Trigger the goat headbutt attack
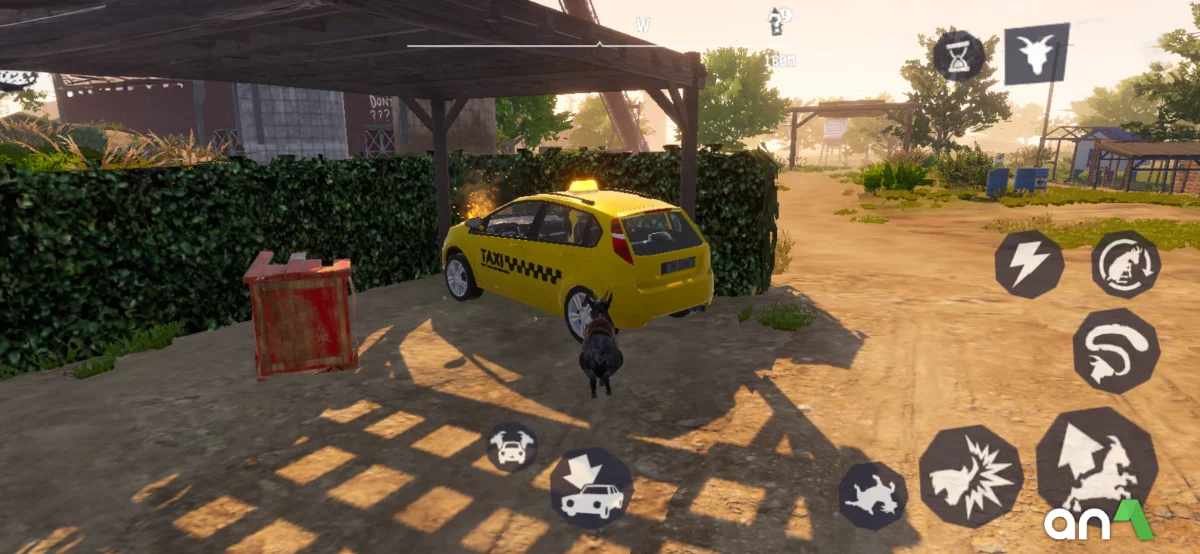This screenshot has height=554, width=1200. 970,476
